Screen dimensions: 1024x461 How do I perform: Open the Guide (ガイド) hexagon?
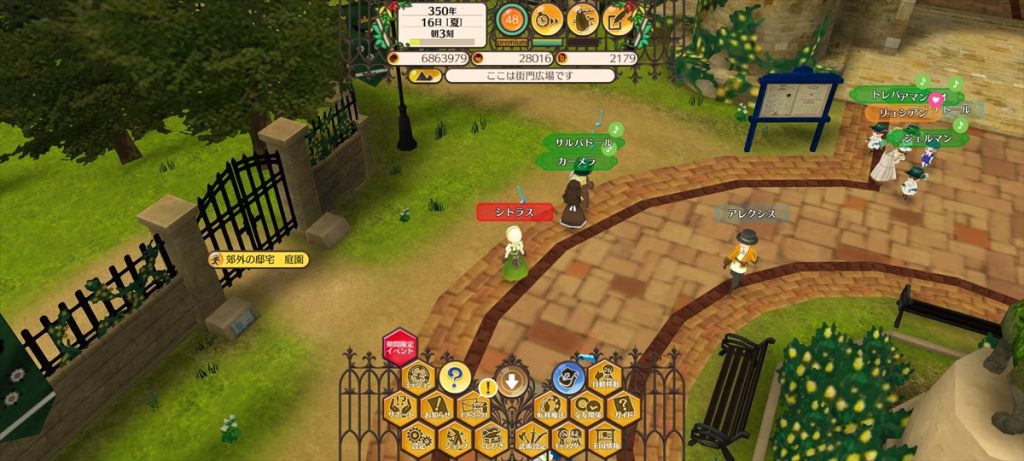pos(621,409)
